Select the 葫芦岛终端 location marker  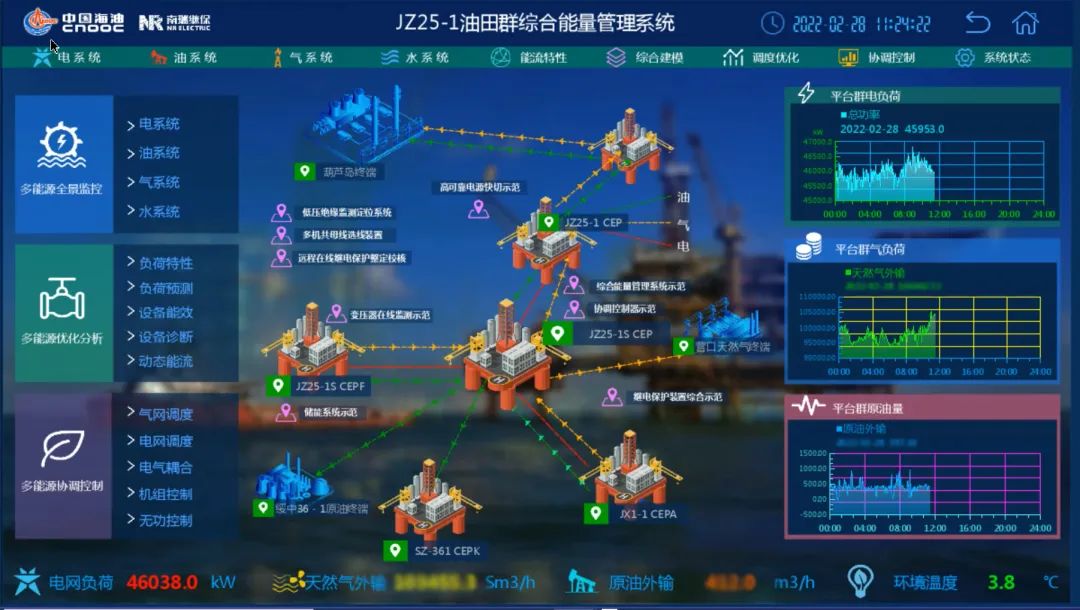(339, 172)
